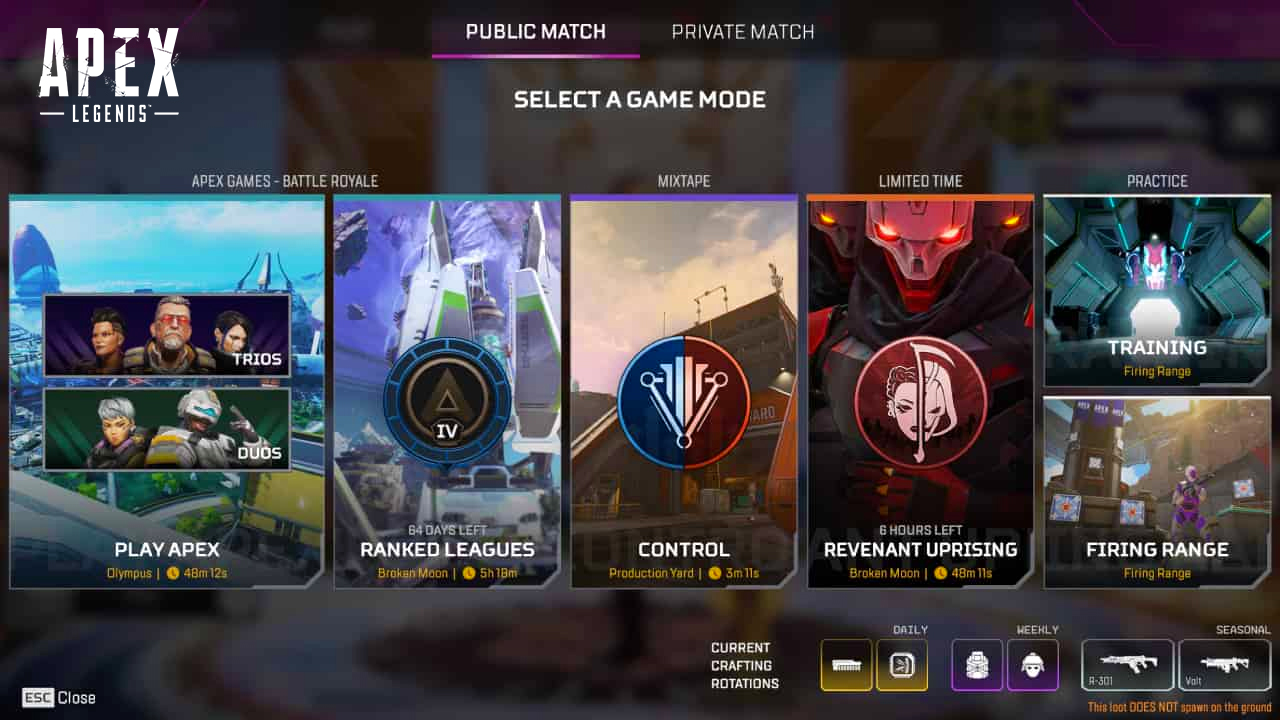This screenshot has width=1280, height=720.
Task: Craft the weekly backpack item
Action: [x=976, y=664]
